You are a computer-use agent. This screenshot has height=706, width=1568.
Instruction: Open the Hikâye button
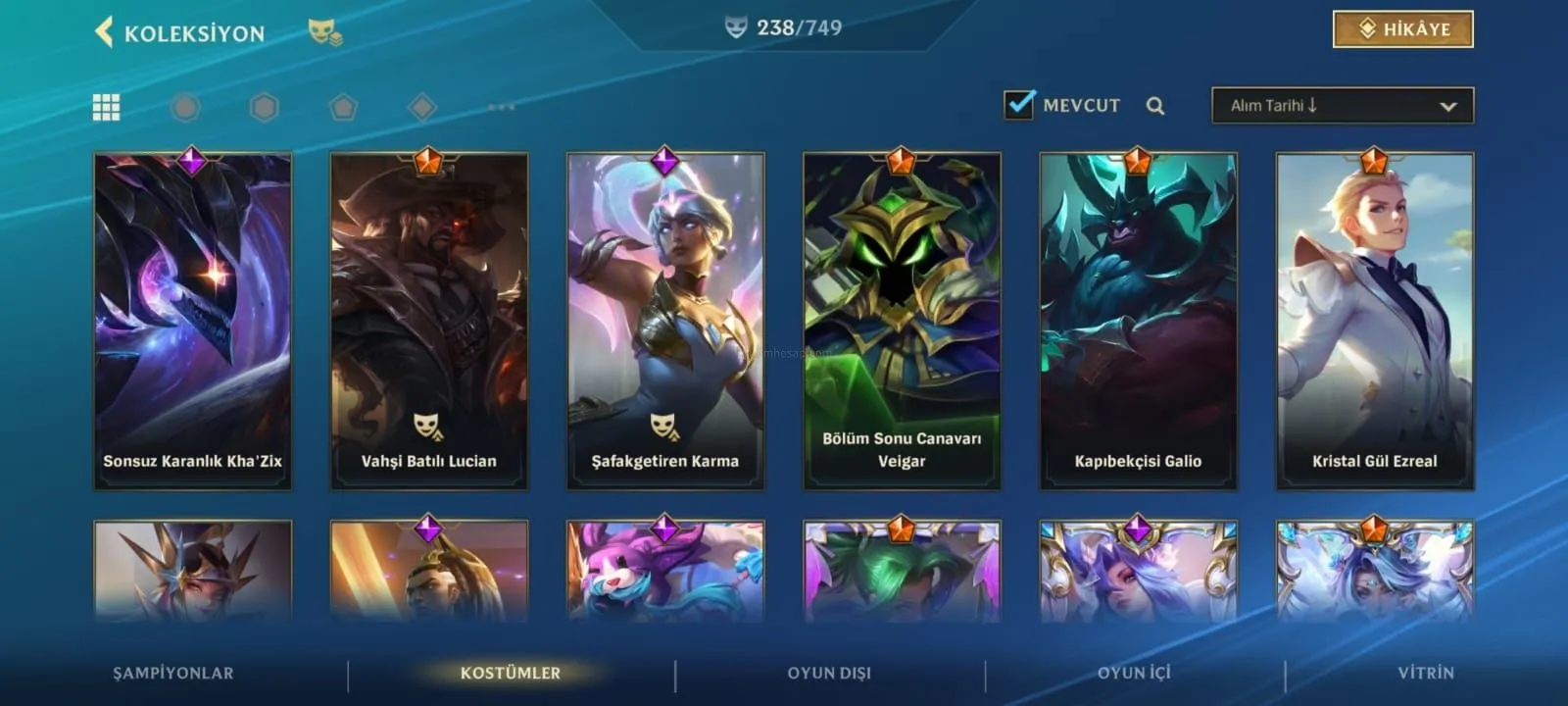click(1402, 29)
